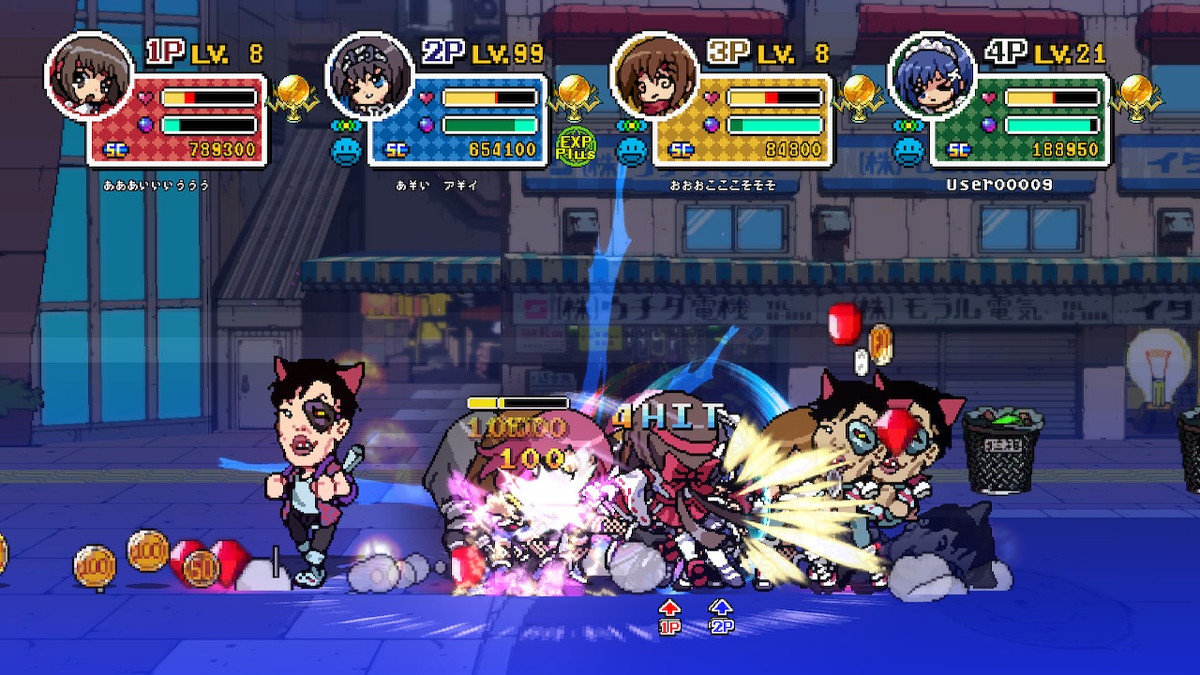Select the 4P maid character portrait
The width and height of the screenshot is (1200, 675).
[x=932, y=76]
